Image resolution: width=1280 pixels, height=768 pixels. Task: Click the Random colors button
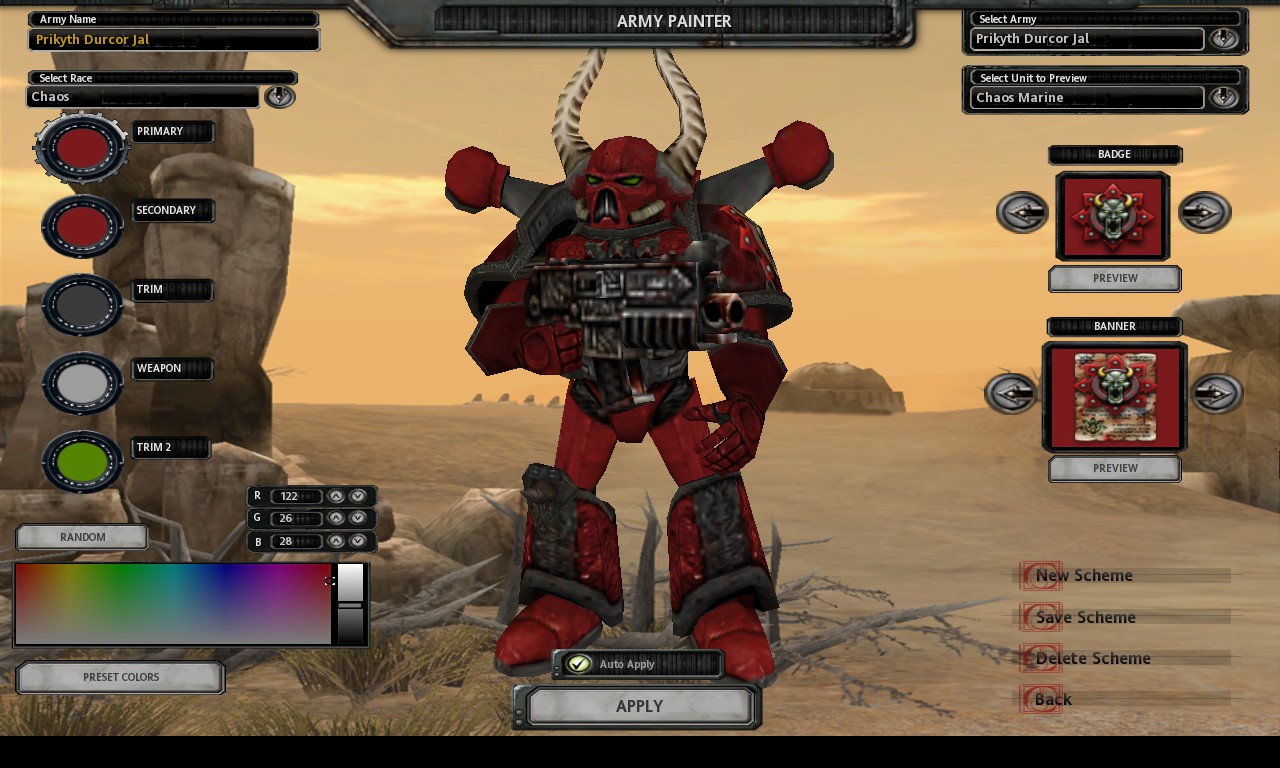[82, 537]
